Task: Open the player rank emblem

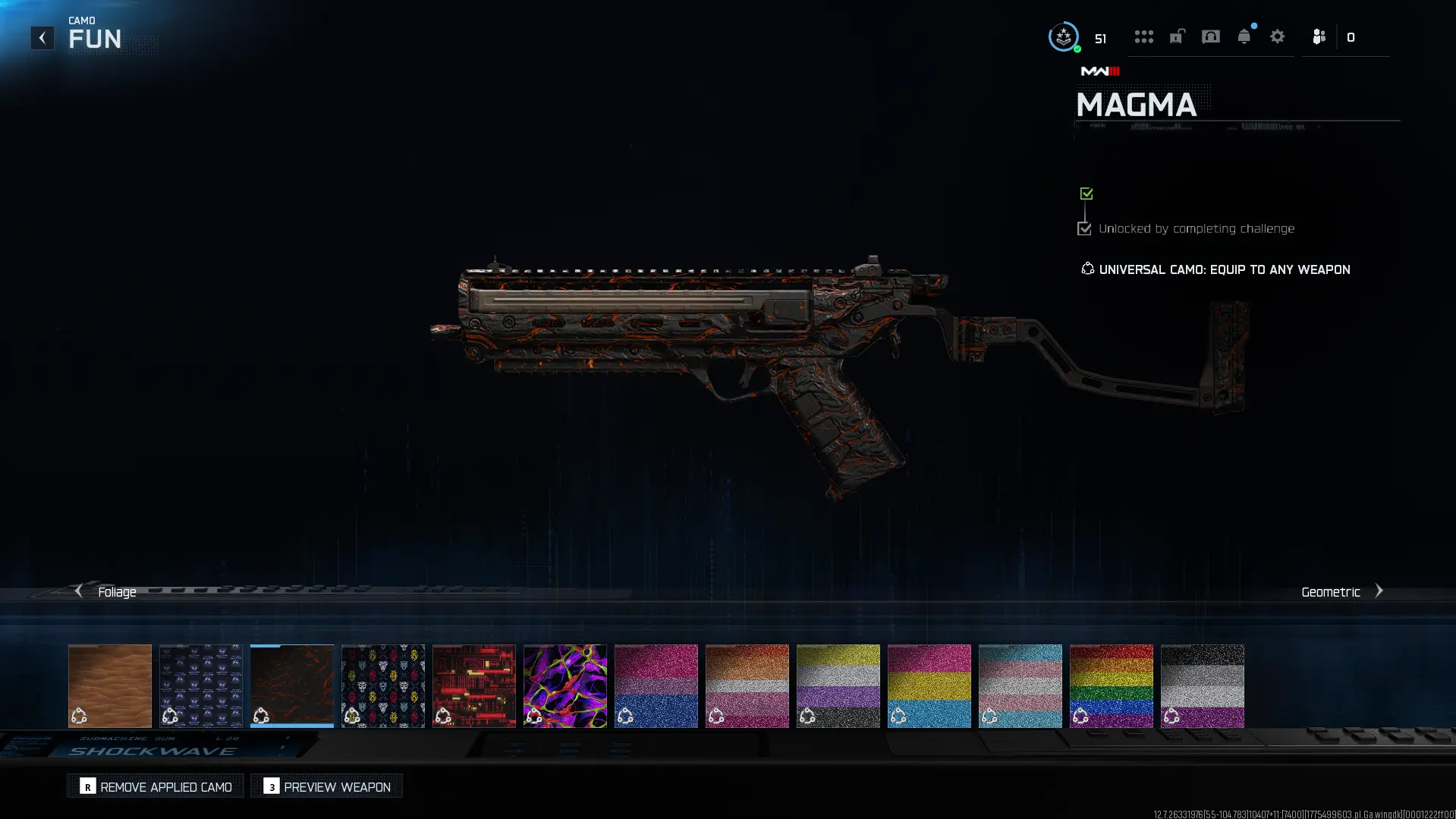Action: (1064, 36)
